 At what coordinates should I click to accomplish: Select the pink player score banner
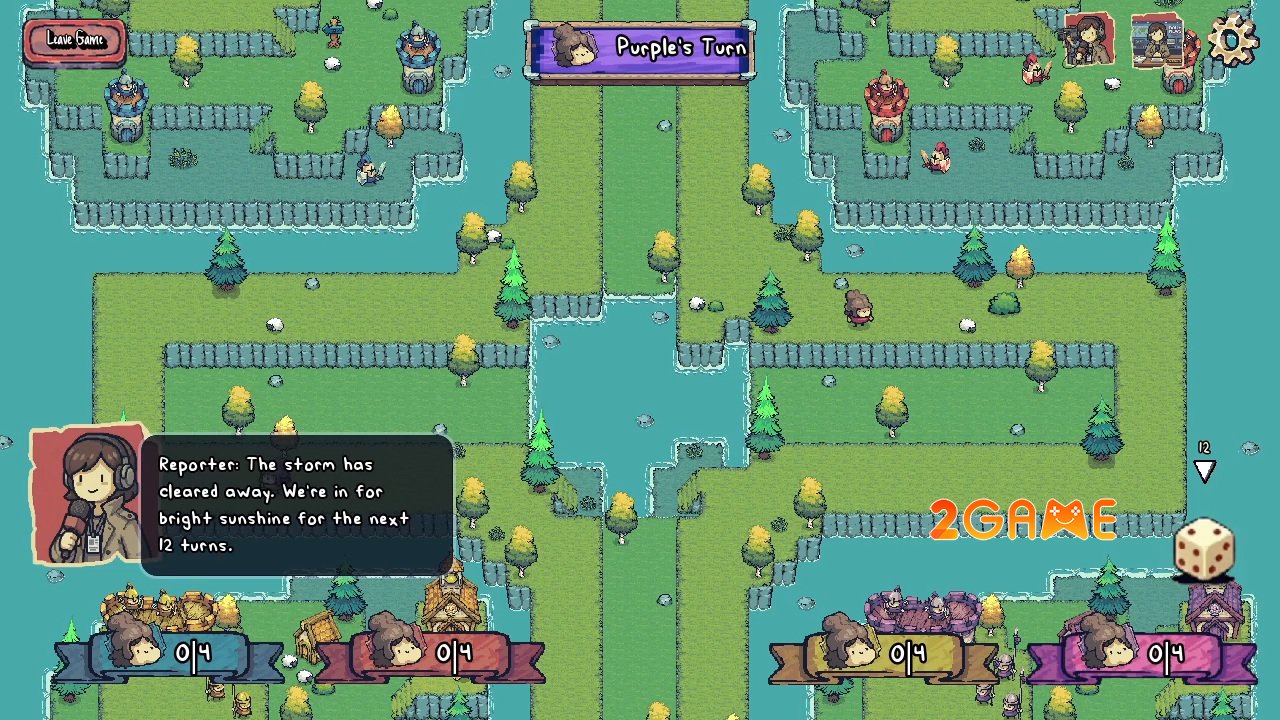[1140, 655]
